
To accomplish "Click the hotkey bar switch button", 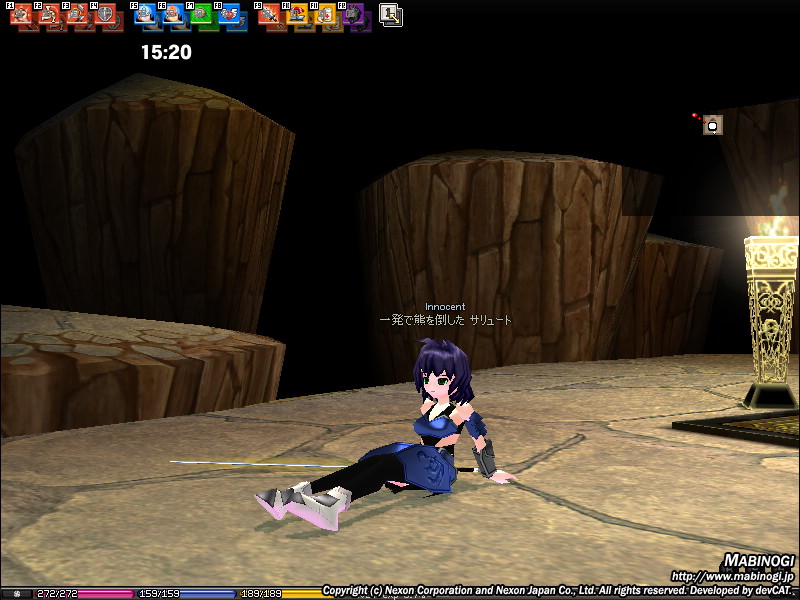I will tap(391, 14).
